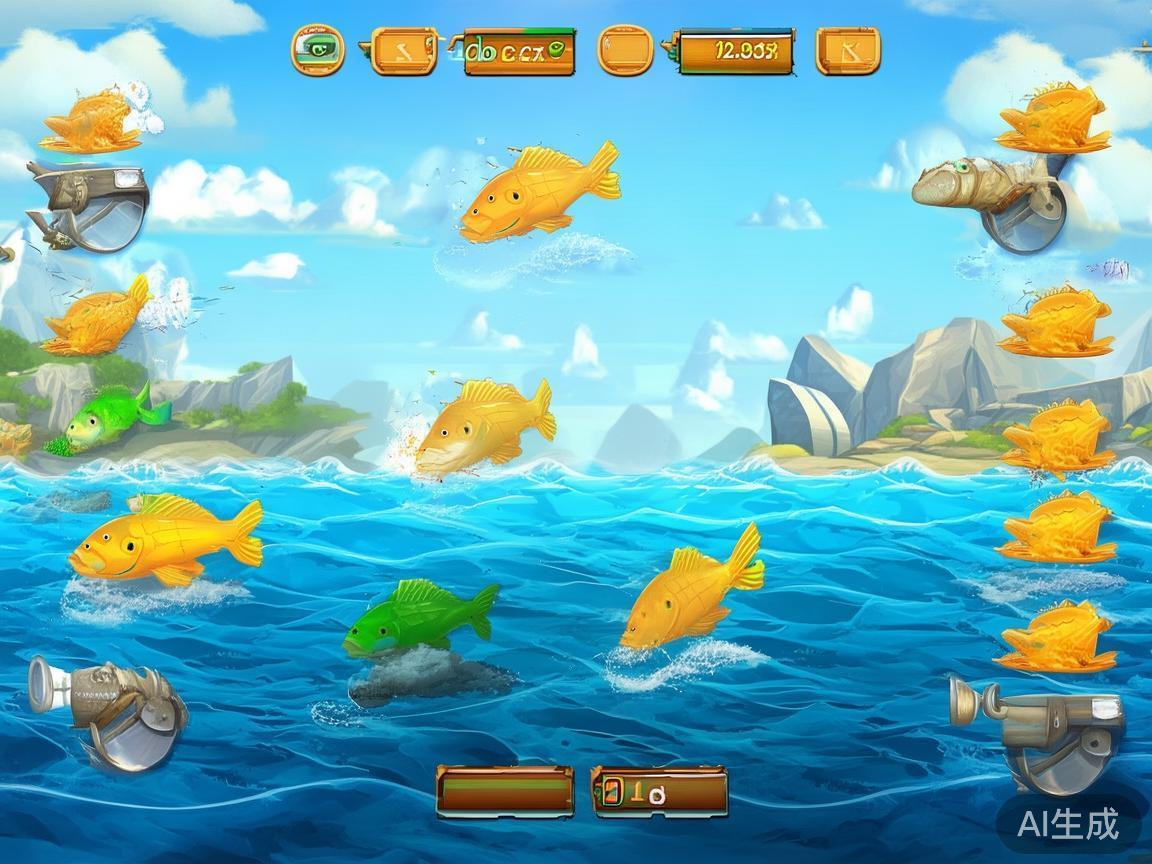Select the orange button beside the green eye icon
Viewport: 1152px width, 864px height.
click(x=403, y=50)
